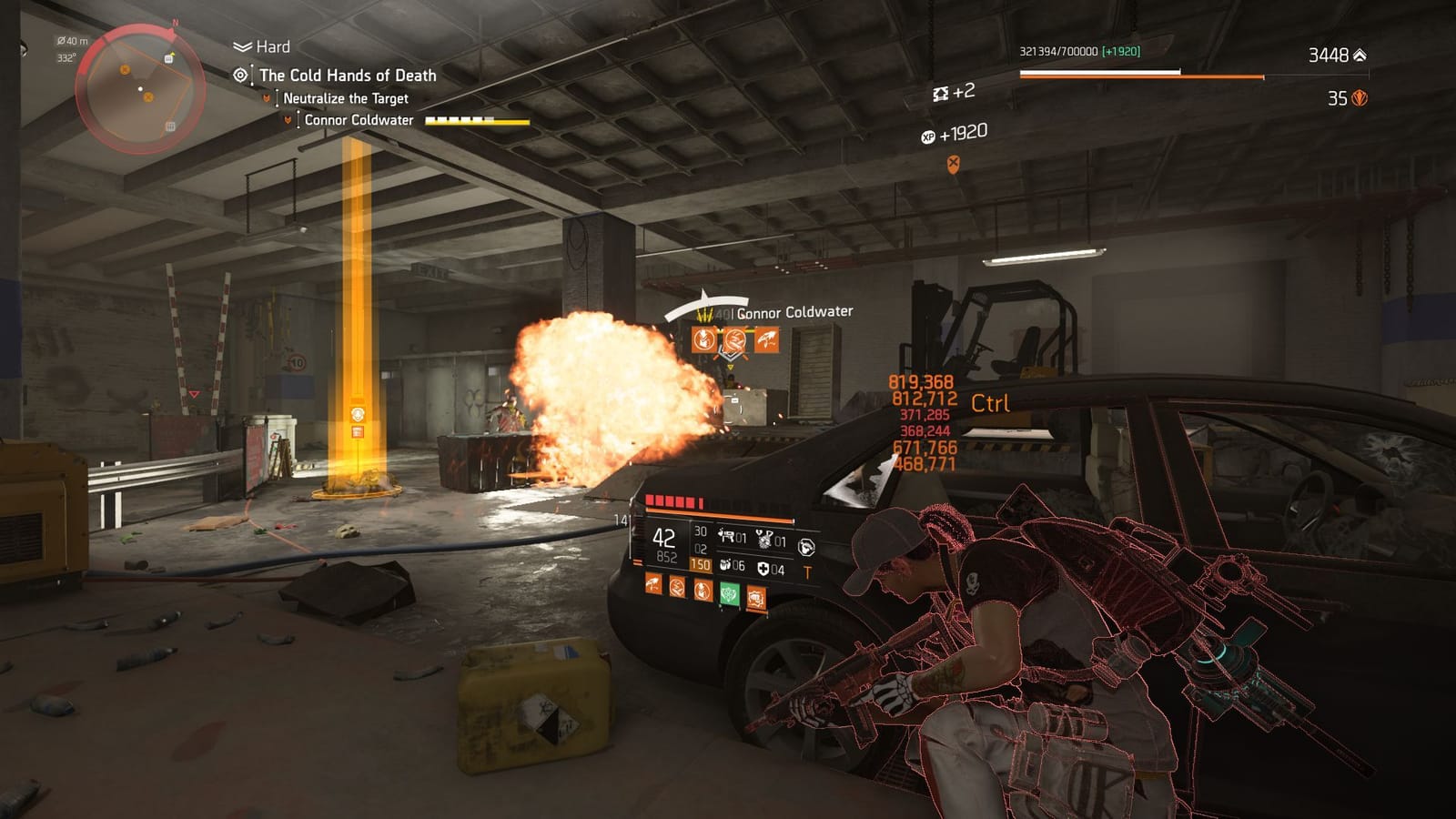Click the signature ammo octagon icon near the T
The width and height of the screenshot is (1456, 819).
point(807,547)
